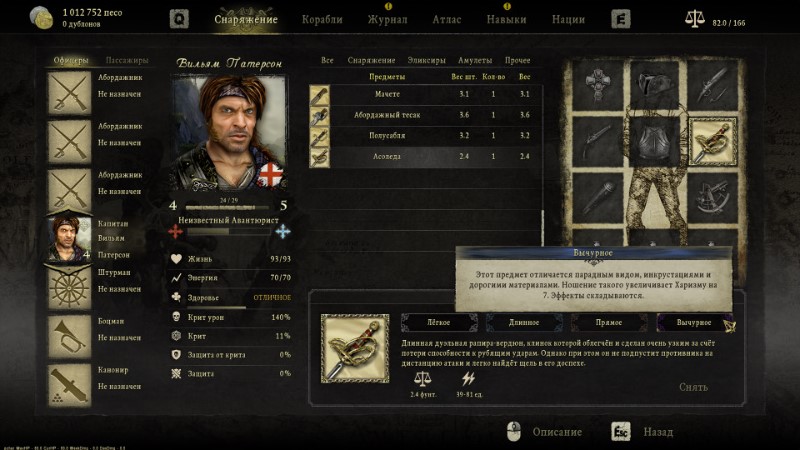Show the Прочее item category
The width and height of the screenshot is (800, 450).
click(x=518, y=61)
